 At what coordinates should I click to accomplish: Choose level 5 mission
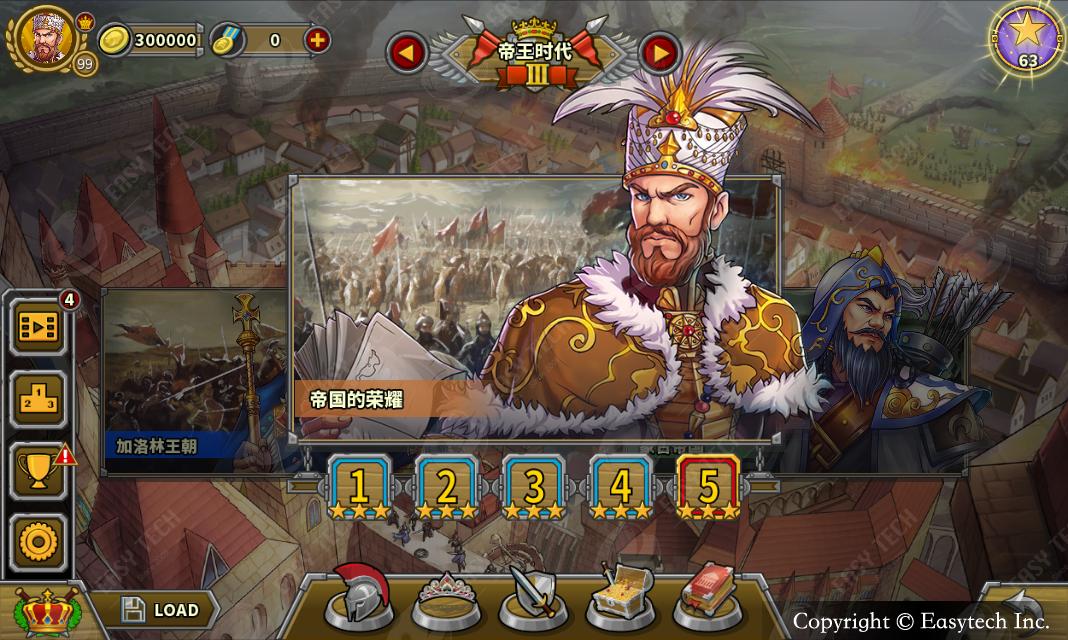click(708, 488)
